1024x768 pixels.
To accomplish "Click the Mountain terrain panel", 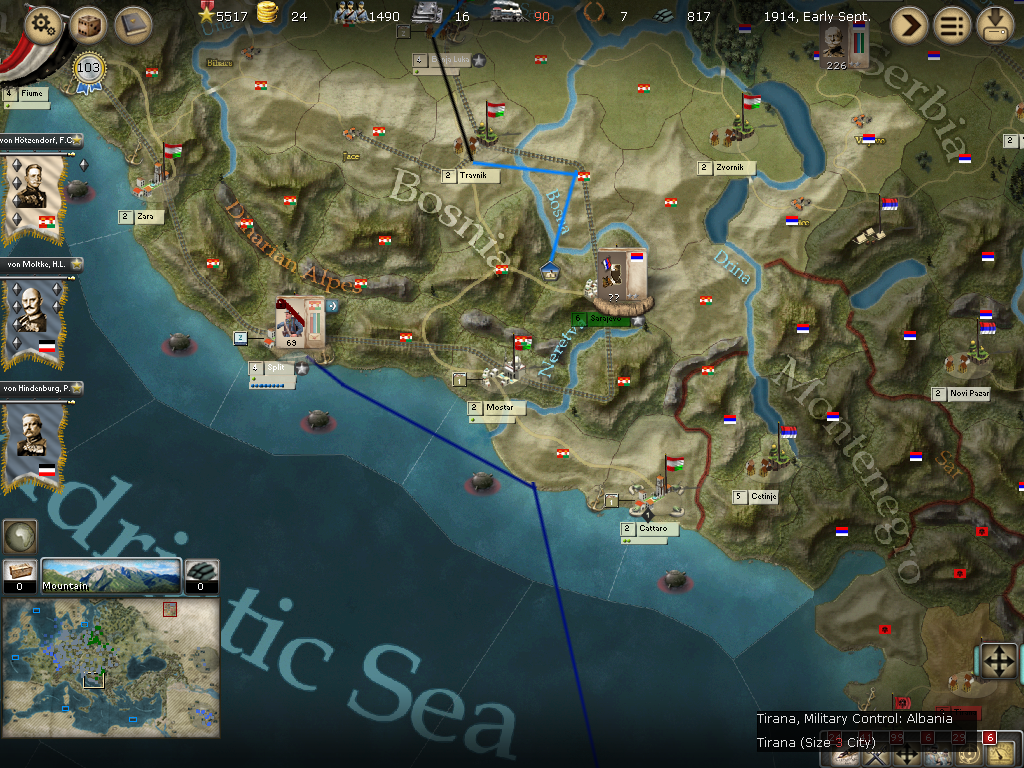I will pyautogui.click(x=111, y=575).
